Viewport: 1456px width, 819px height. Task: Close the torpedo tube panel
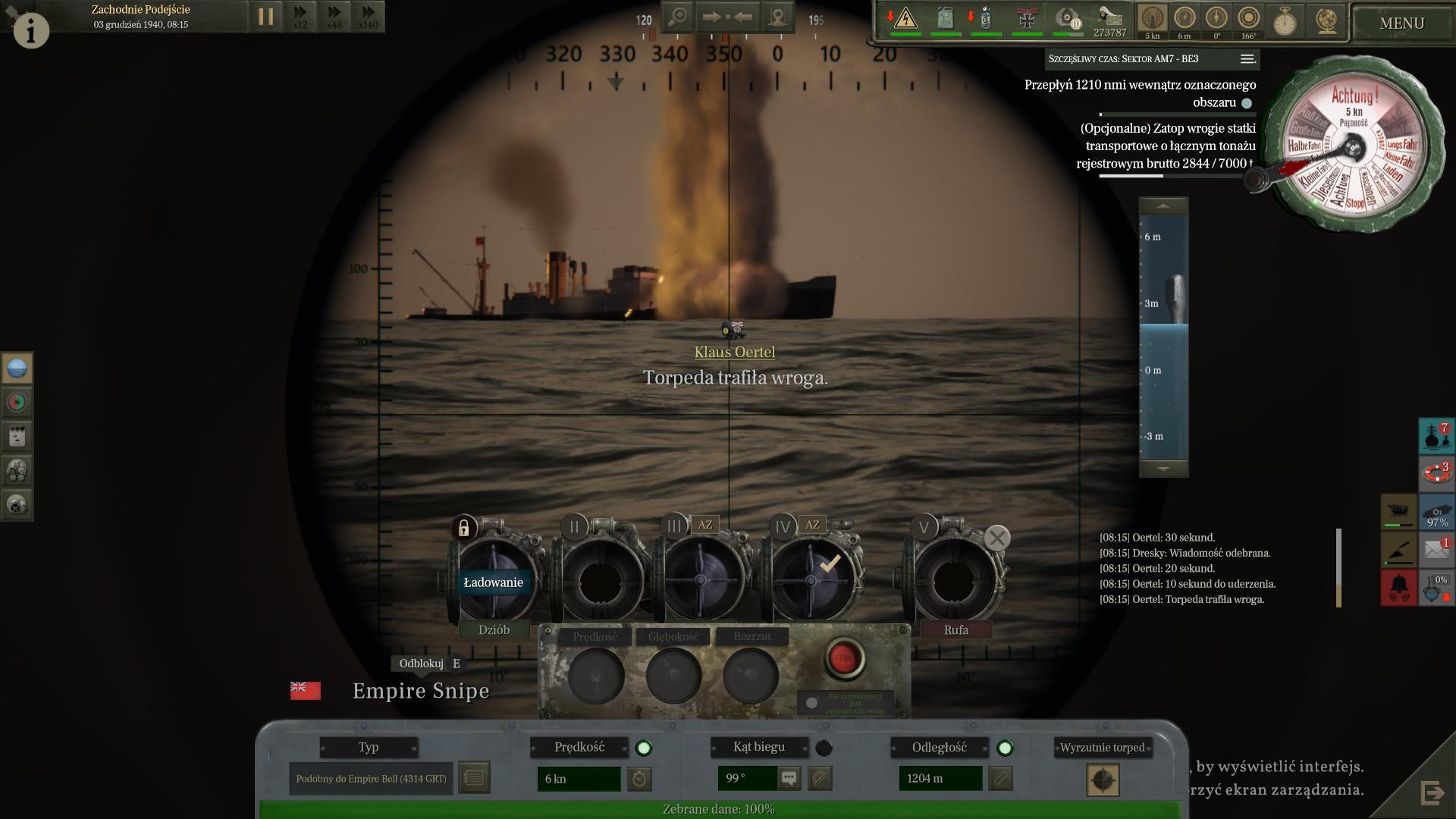point(996,538)
